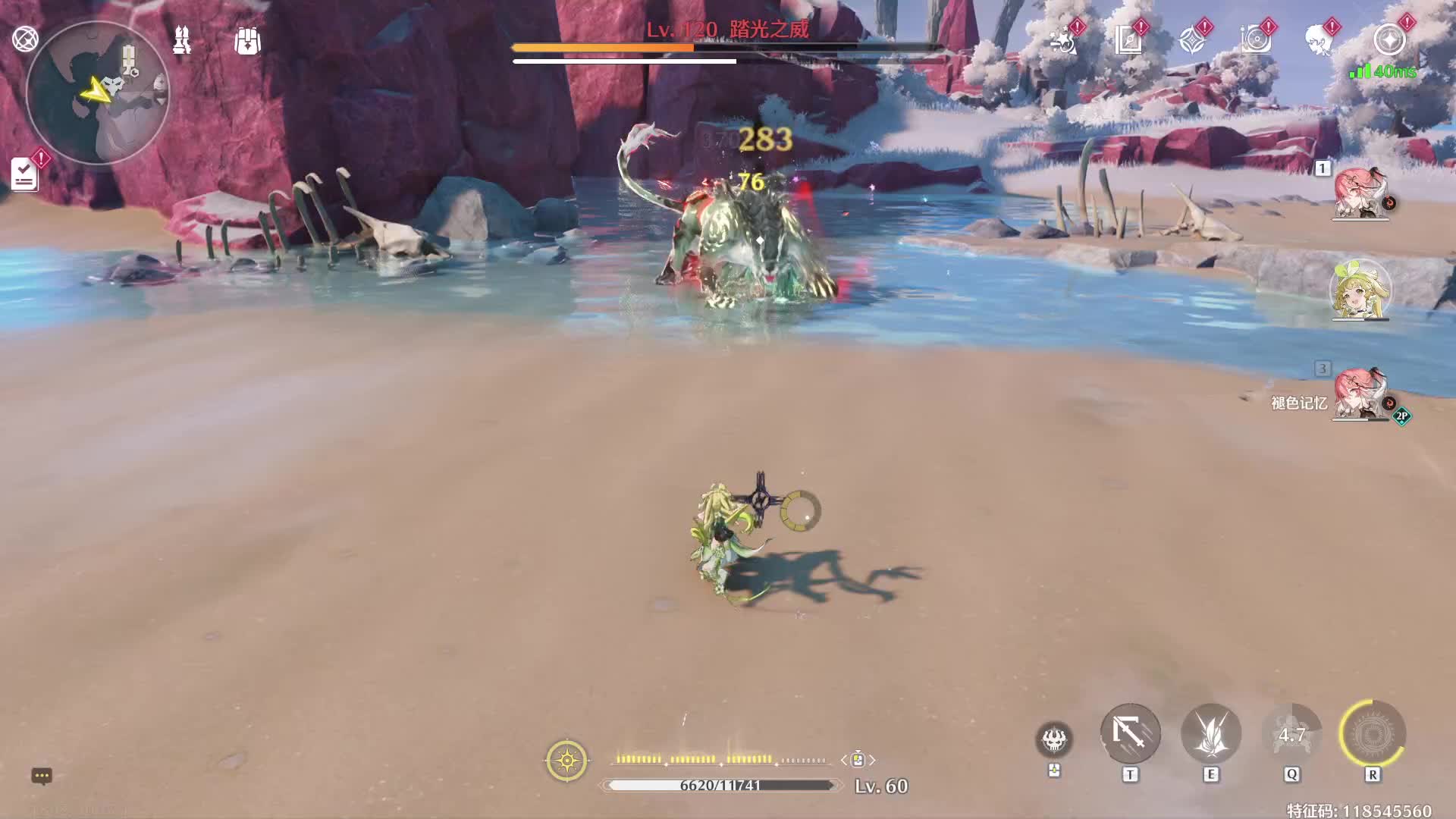Open the chat speech bubble

pyautogui.click(x=42, y=776)
